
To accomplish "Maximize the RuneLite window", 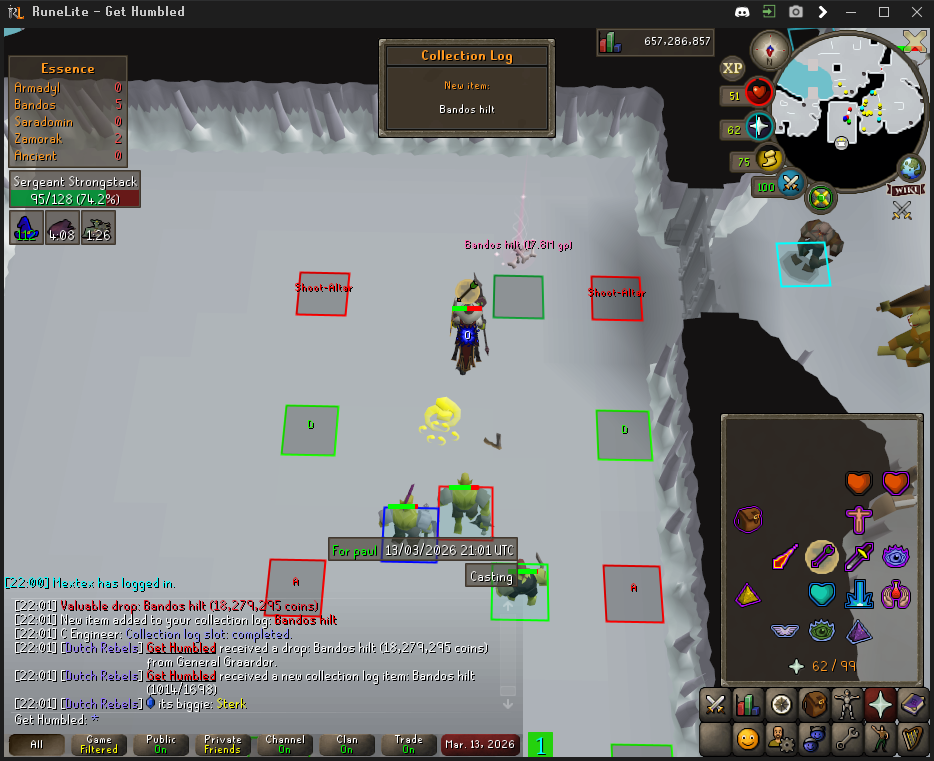I will pos(884,12).
